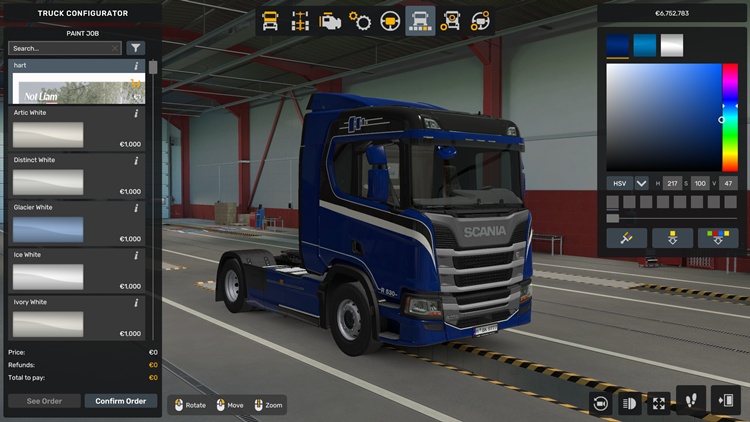Pick the Ivory White paint job
The height and width of the screenshot is (422, 750).
point(48,323)
